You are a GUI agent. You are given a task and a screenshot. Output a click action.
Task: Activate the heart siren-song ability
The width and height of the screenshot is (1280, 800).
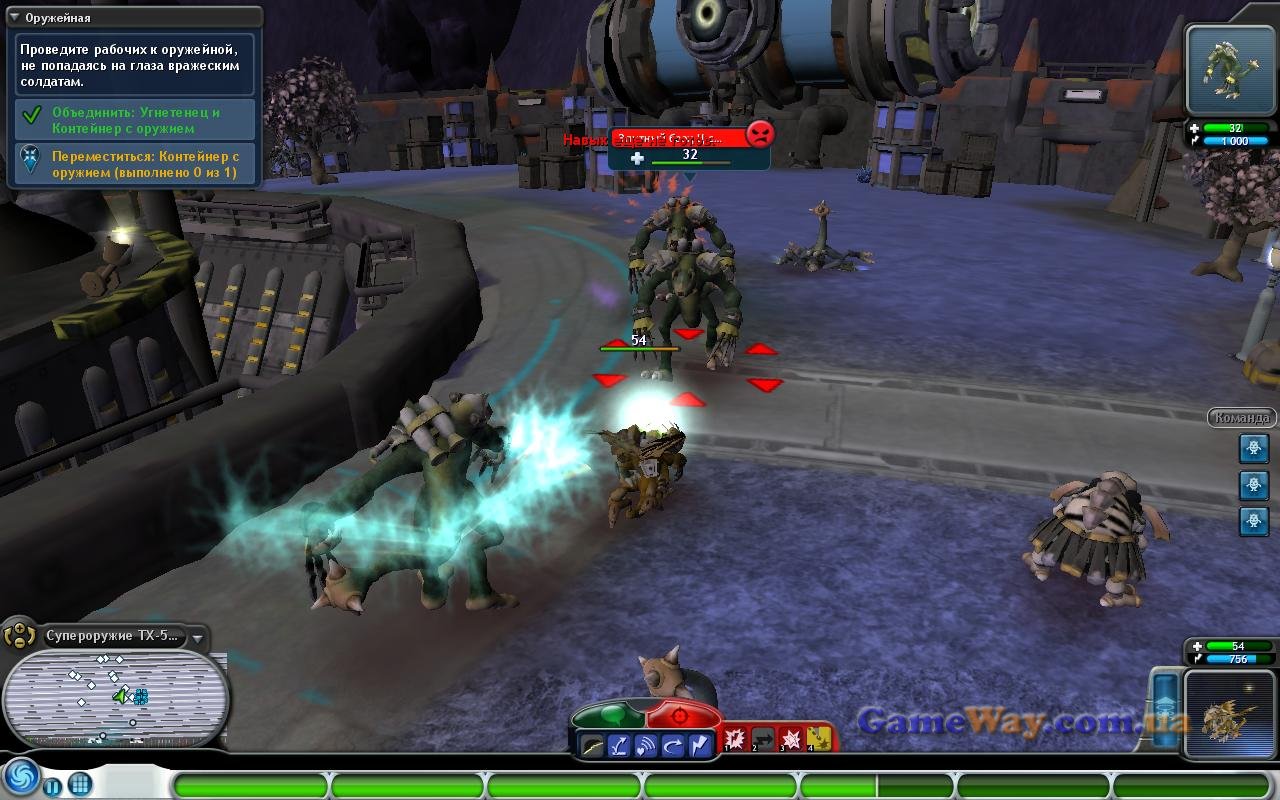(646, 745)
